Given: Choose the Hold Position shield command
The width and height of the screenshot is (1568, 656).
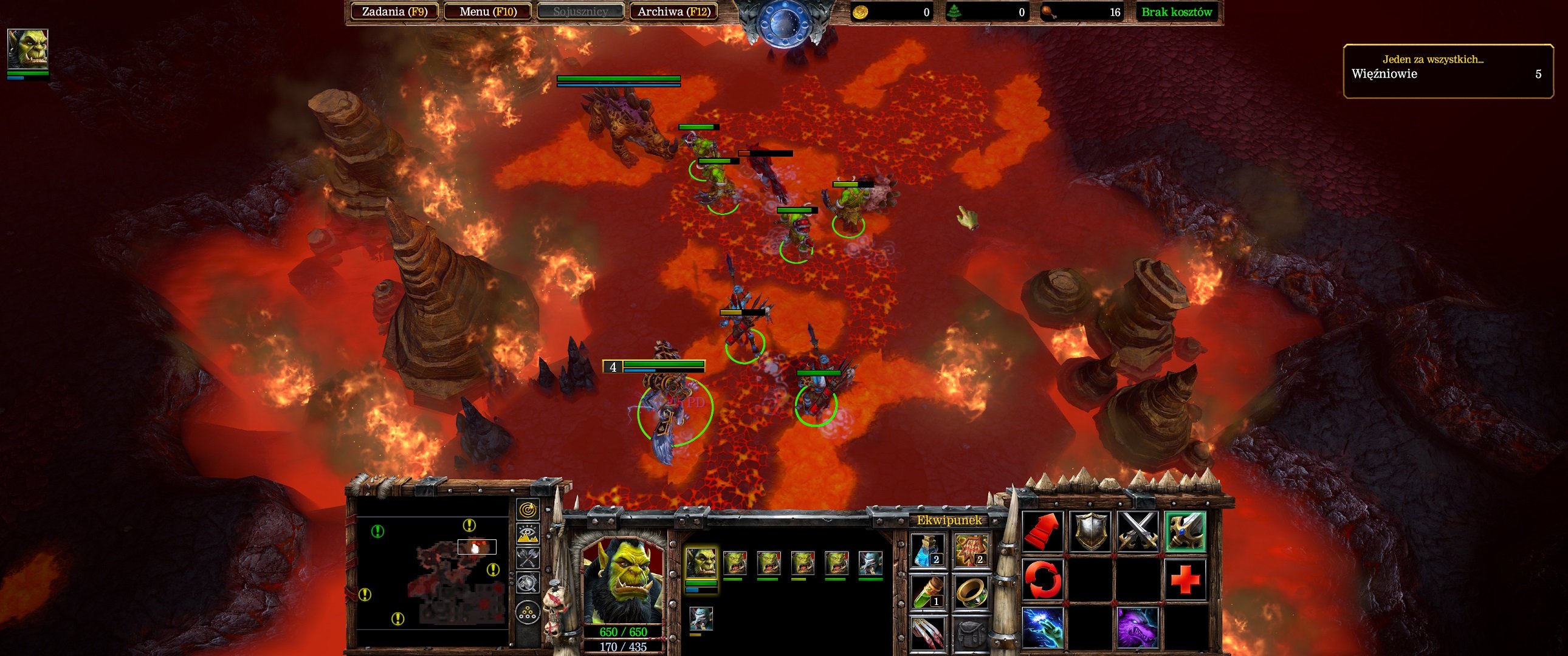Looking at the screenshot, I should 1090,531.
